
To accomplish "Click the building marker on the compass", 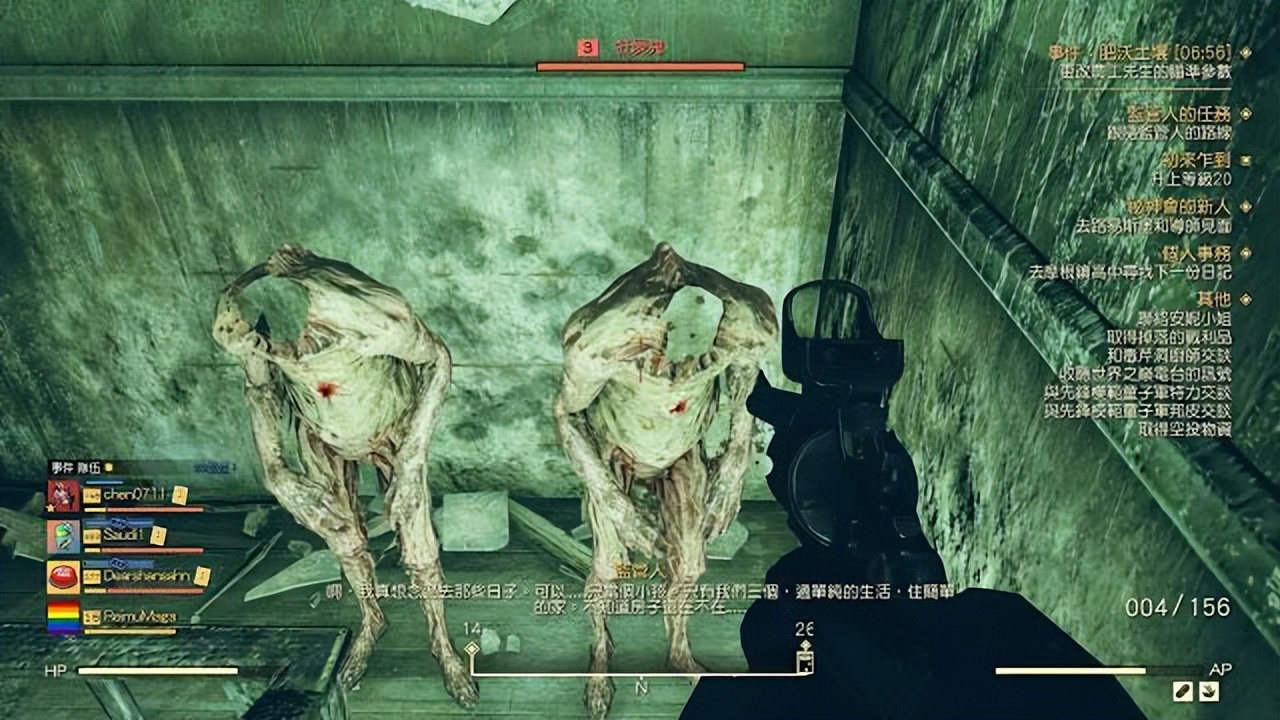I will [x=804, y=660].
